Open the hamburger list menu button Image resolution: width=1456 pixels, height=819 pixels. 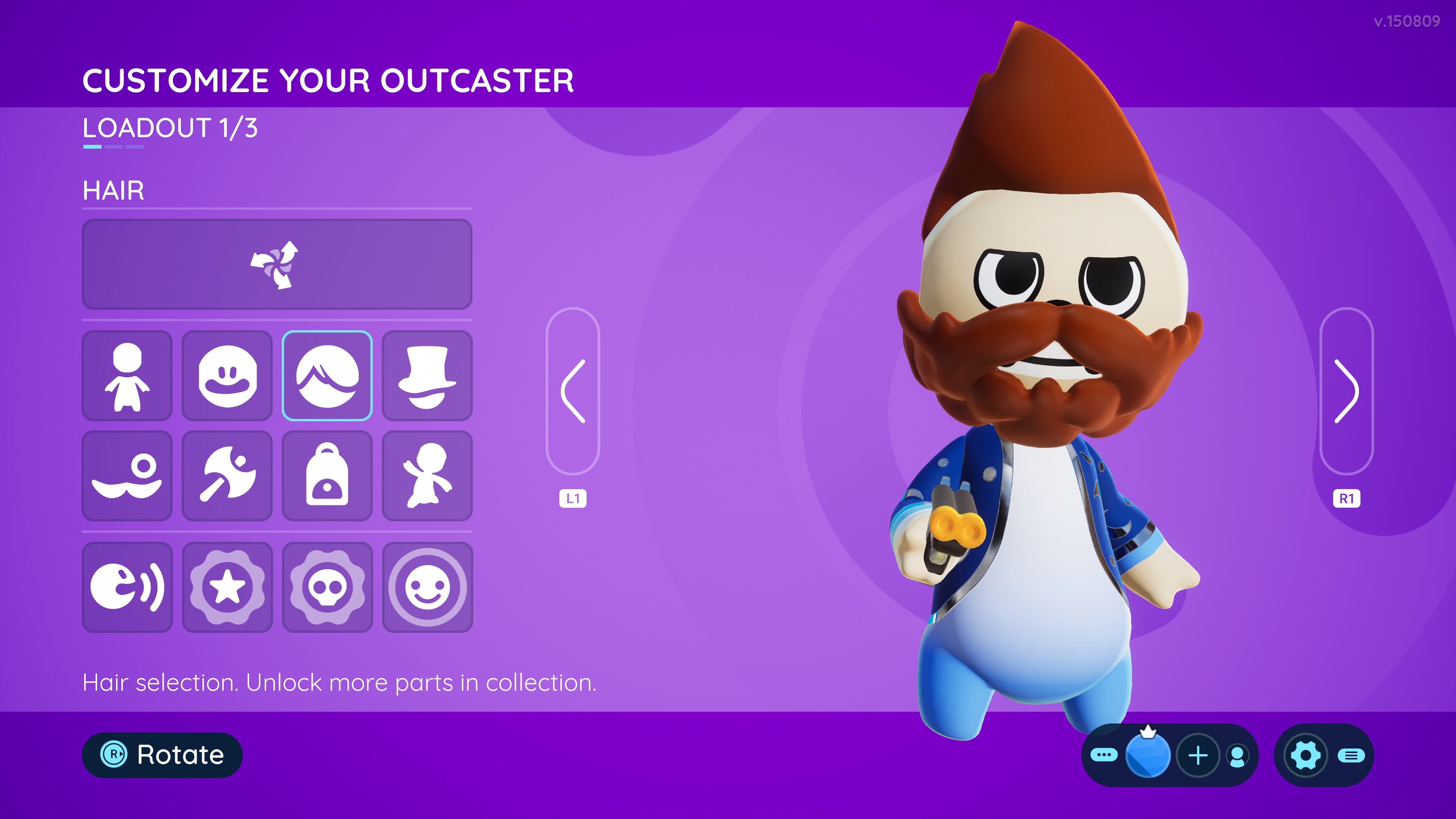point(1351,756)
